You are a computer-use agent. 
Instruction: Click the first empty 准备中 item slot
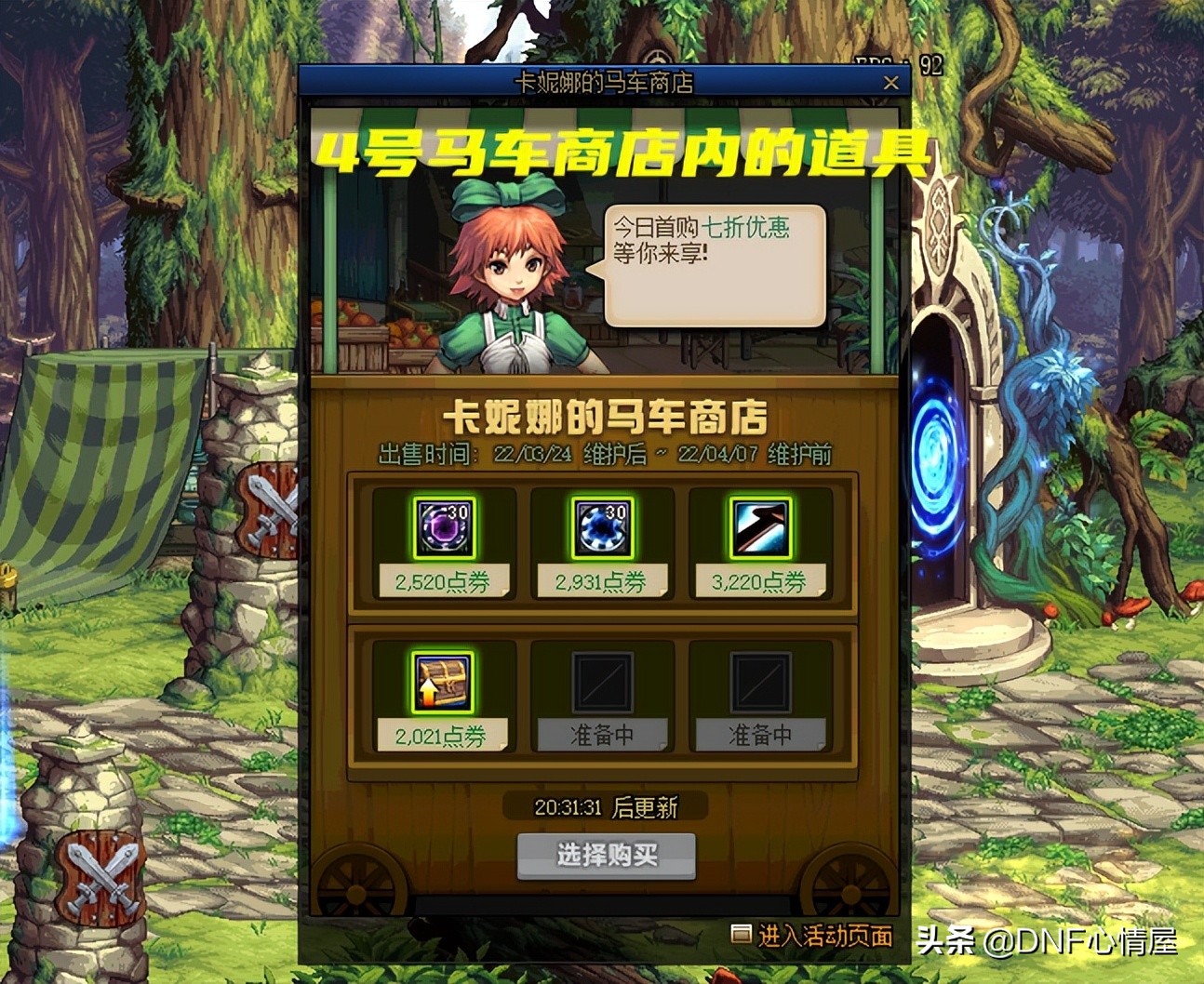[602, 684]
